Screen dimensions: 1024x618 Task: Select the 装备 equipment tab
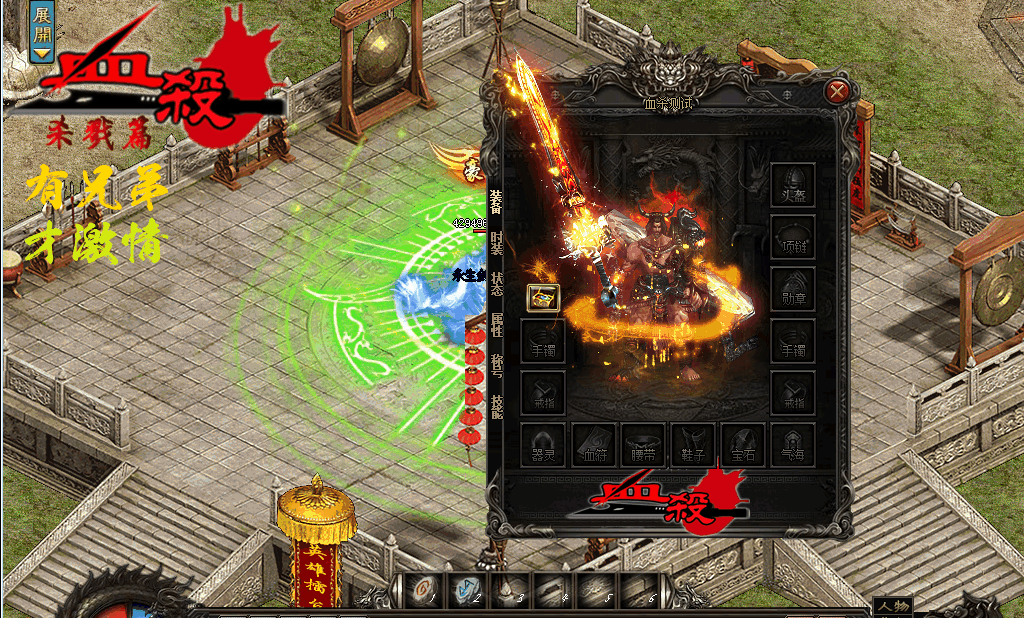point(496,202)
